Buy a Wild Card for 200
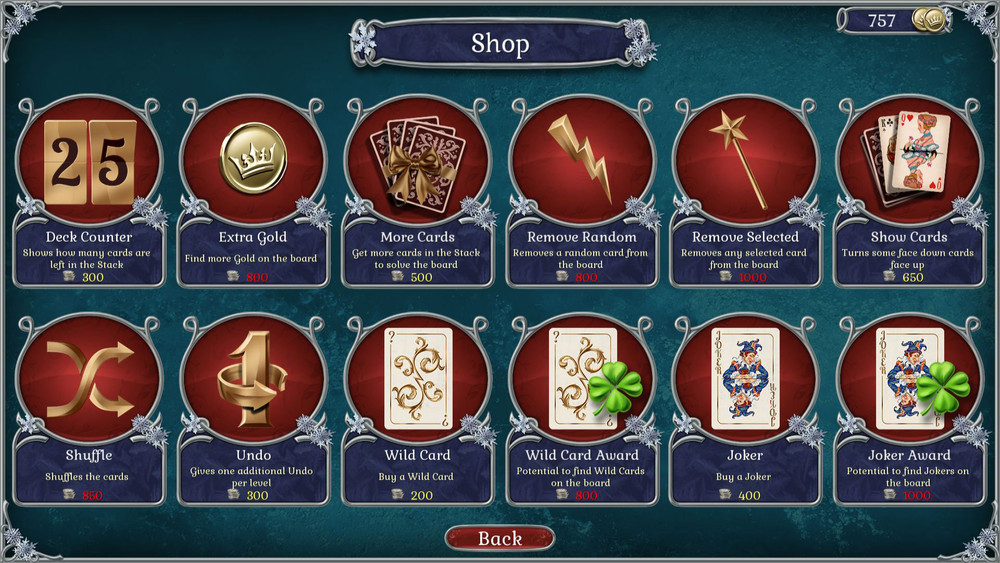 (417, 380)
